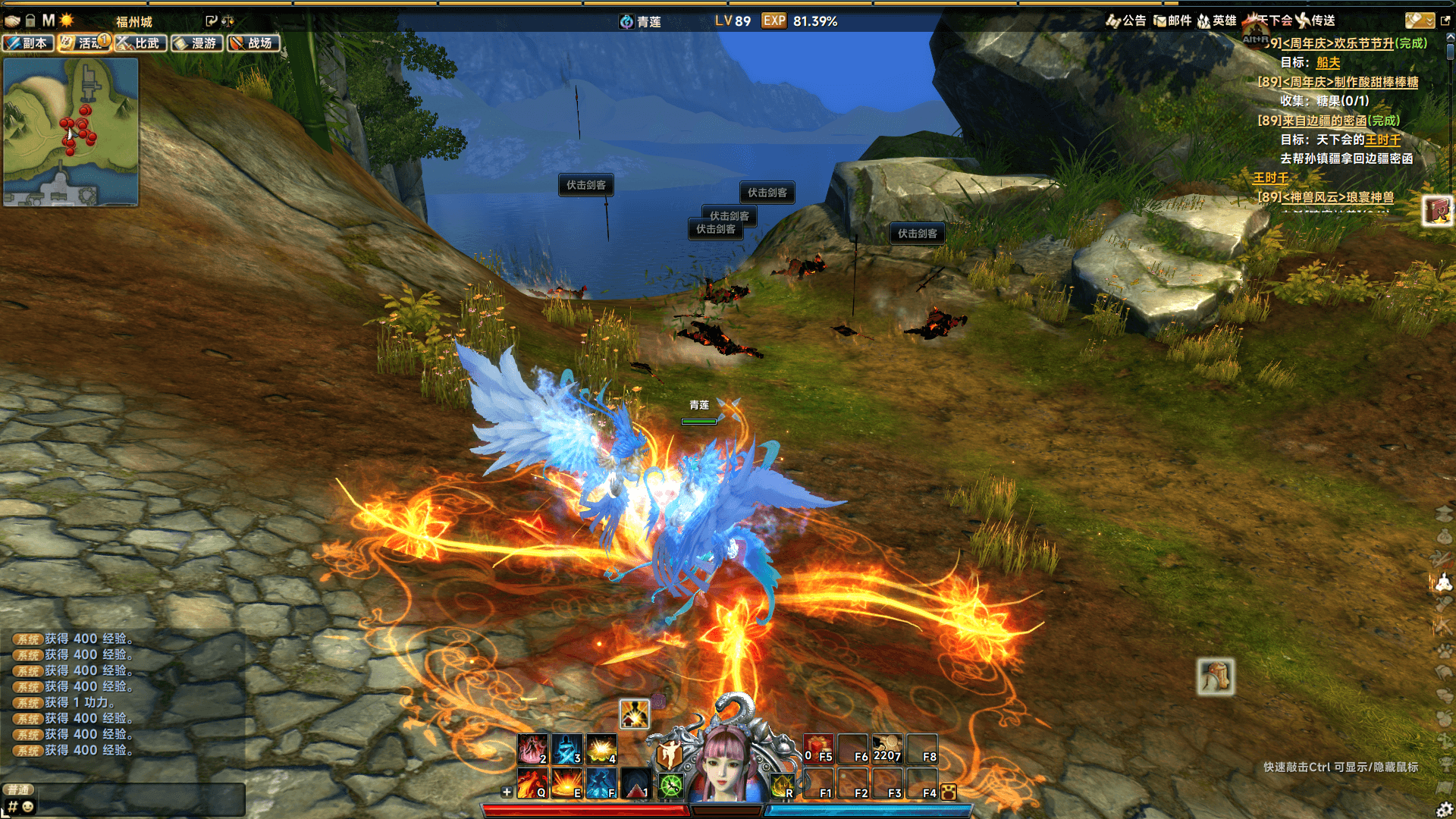Check the 邮件 mailbox
The width and height of the screenshot is (1456, 819).
point(1172,20)
